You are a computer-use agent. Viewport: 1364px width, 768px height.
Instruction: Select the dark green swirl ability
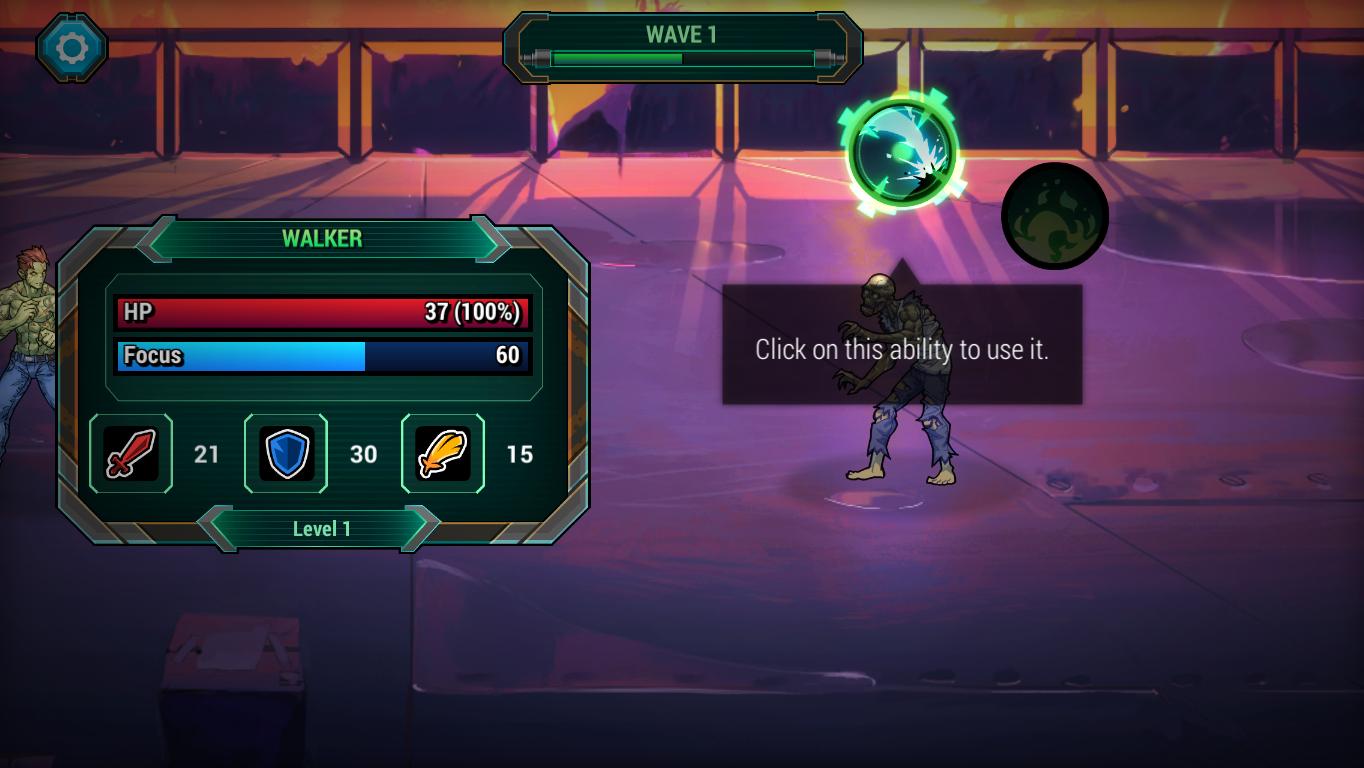point(1055,216)
